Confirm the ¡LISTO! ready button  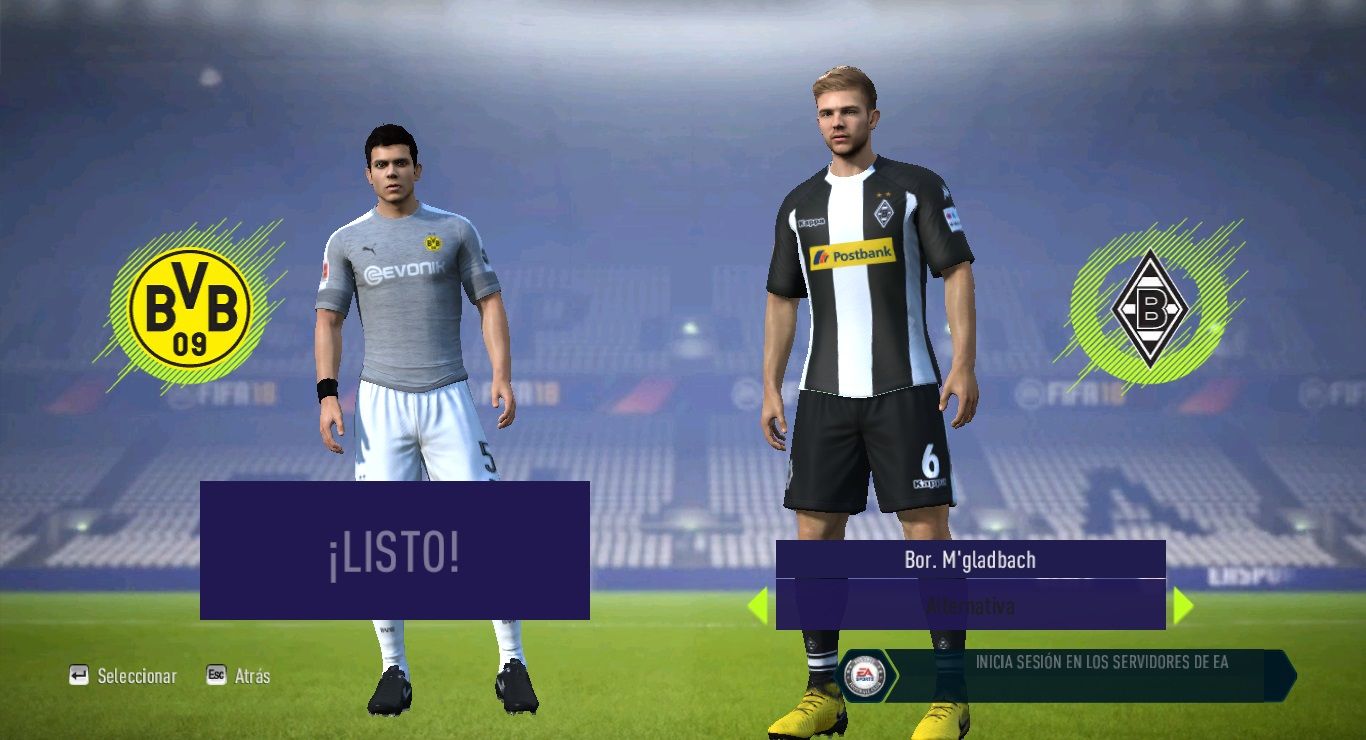point(394,551)
